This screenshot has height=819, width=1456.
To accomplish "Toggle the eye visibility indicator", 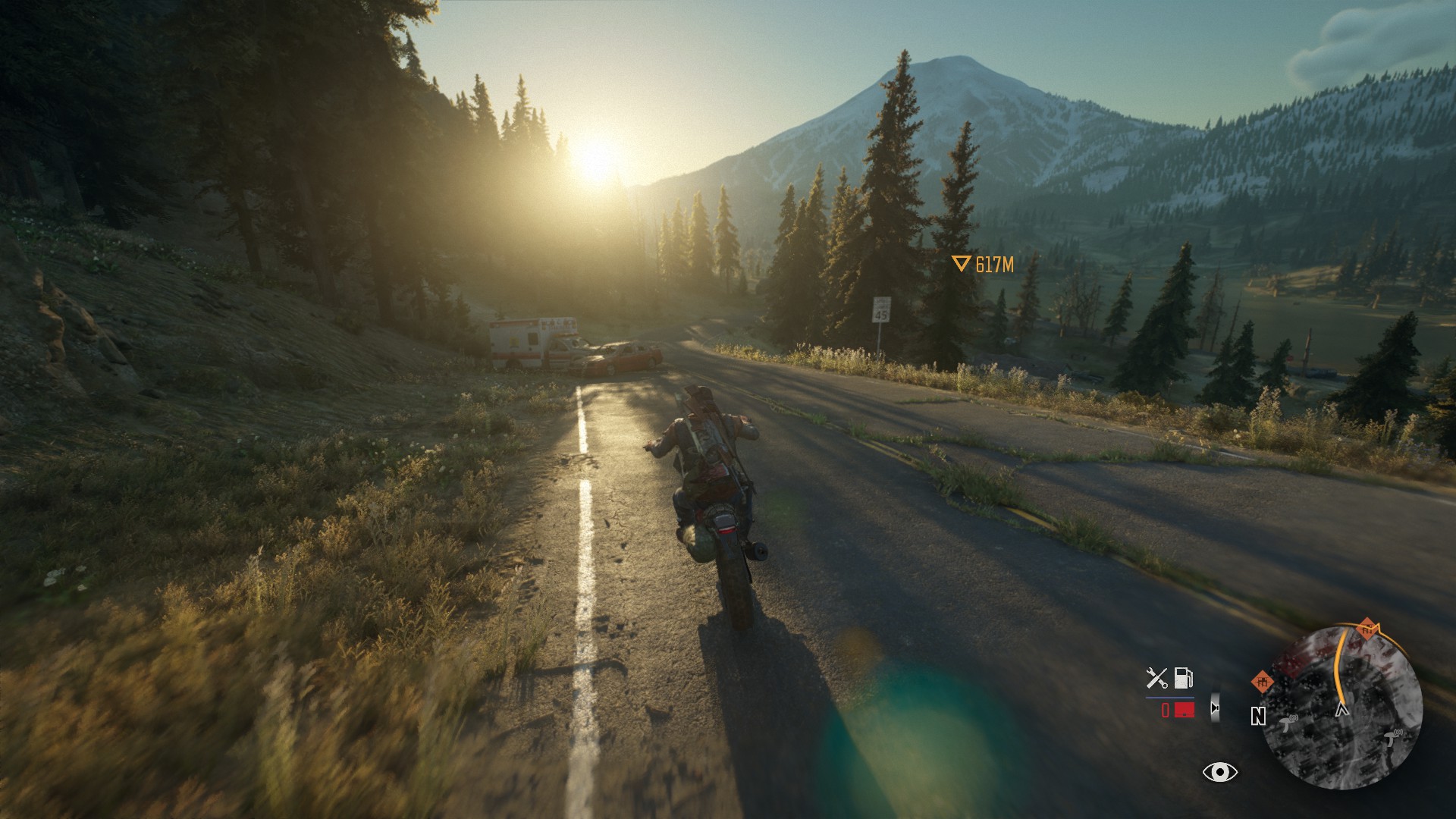I will (1219, 772).
